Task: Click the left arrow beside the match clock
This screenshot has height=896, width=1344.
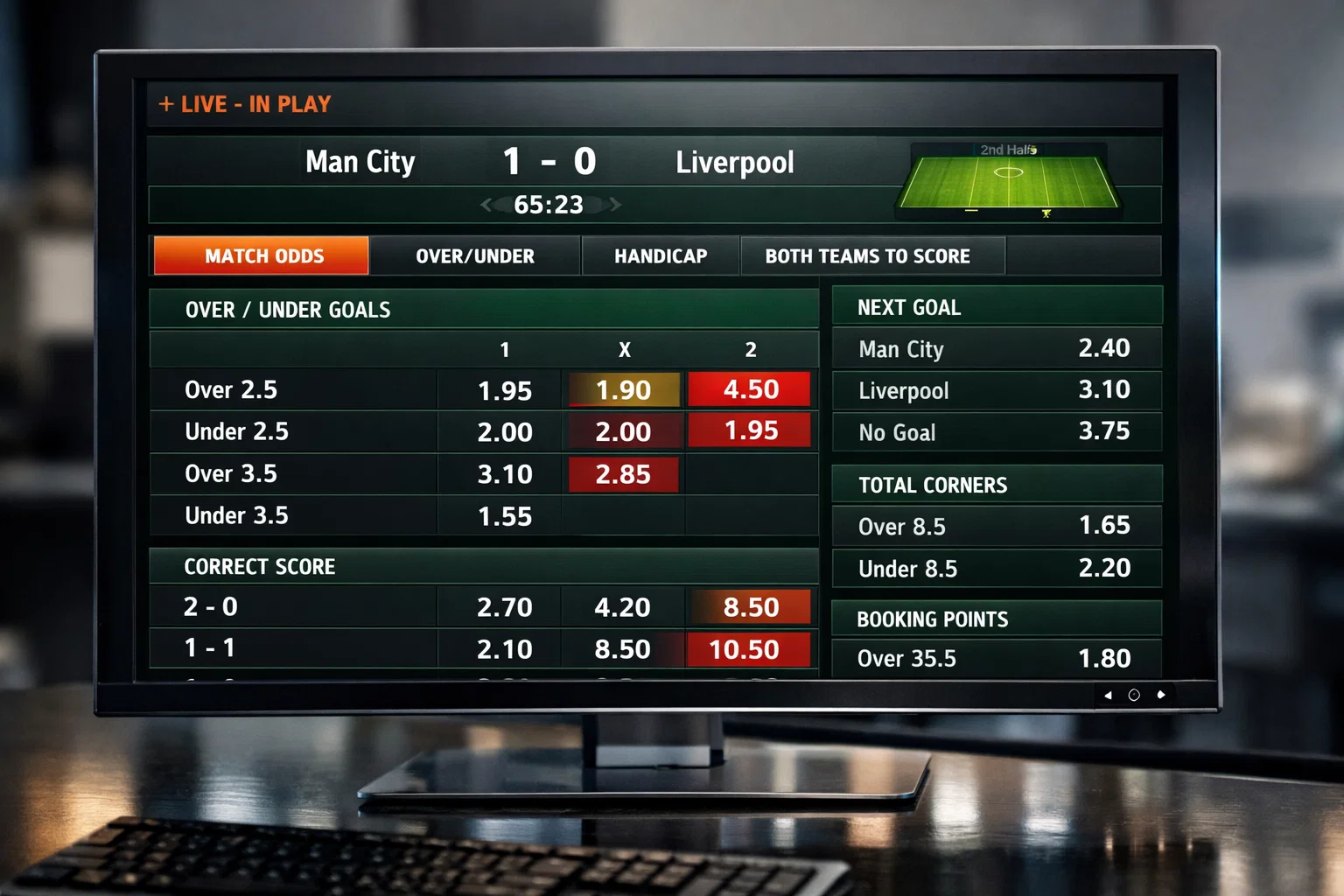Action: click(x=486, y=205)
